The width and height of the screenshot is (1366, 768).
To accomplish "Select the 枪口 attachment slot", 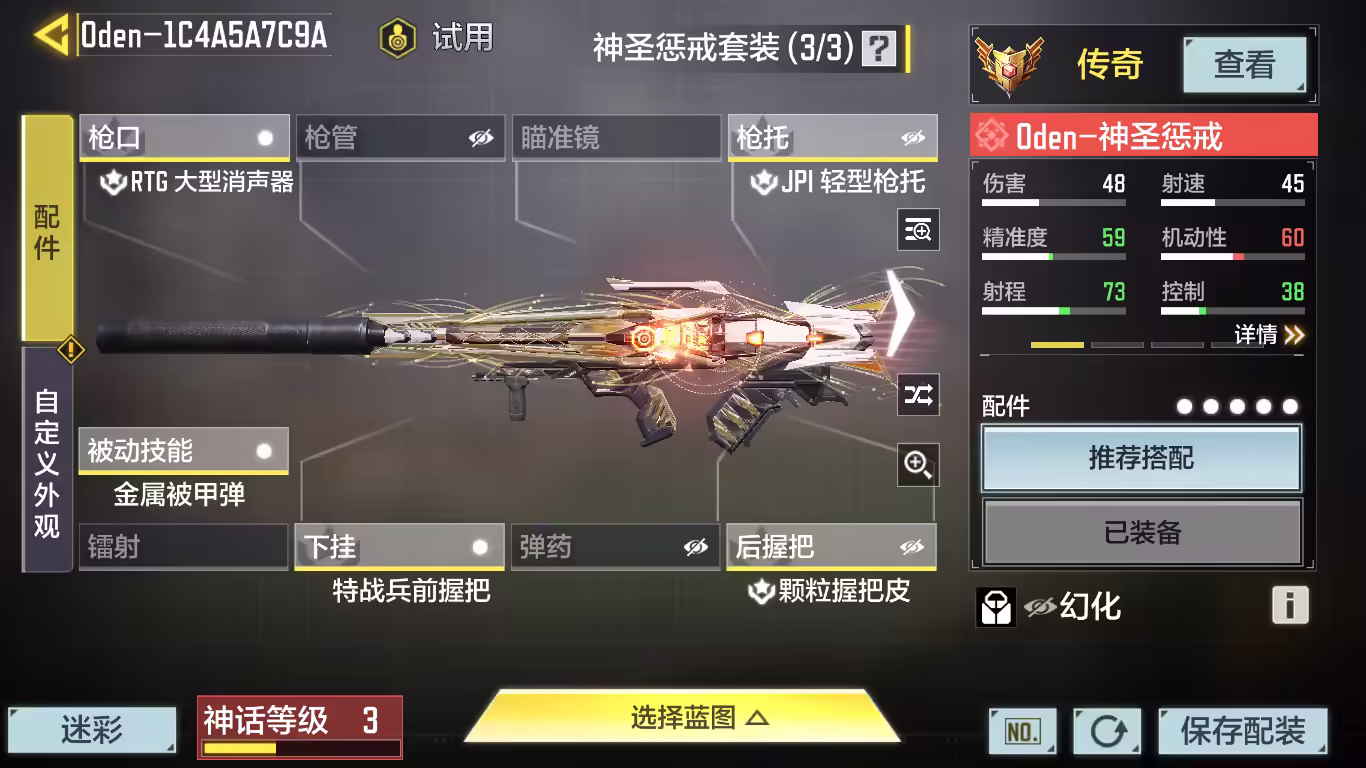I will click(184, 138).
